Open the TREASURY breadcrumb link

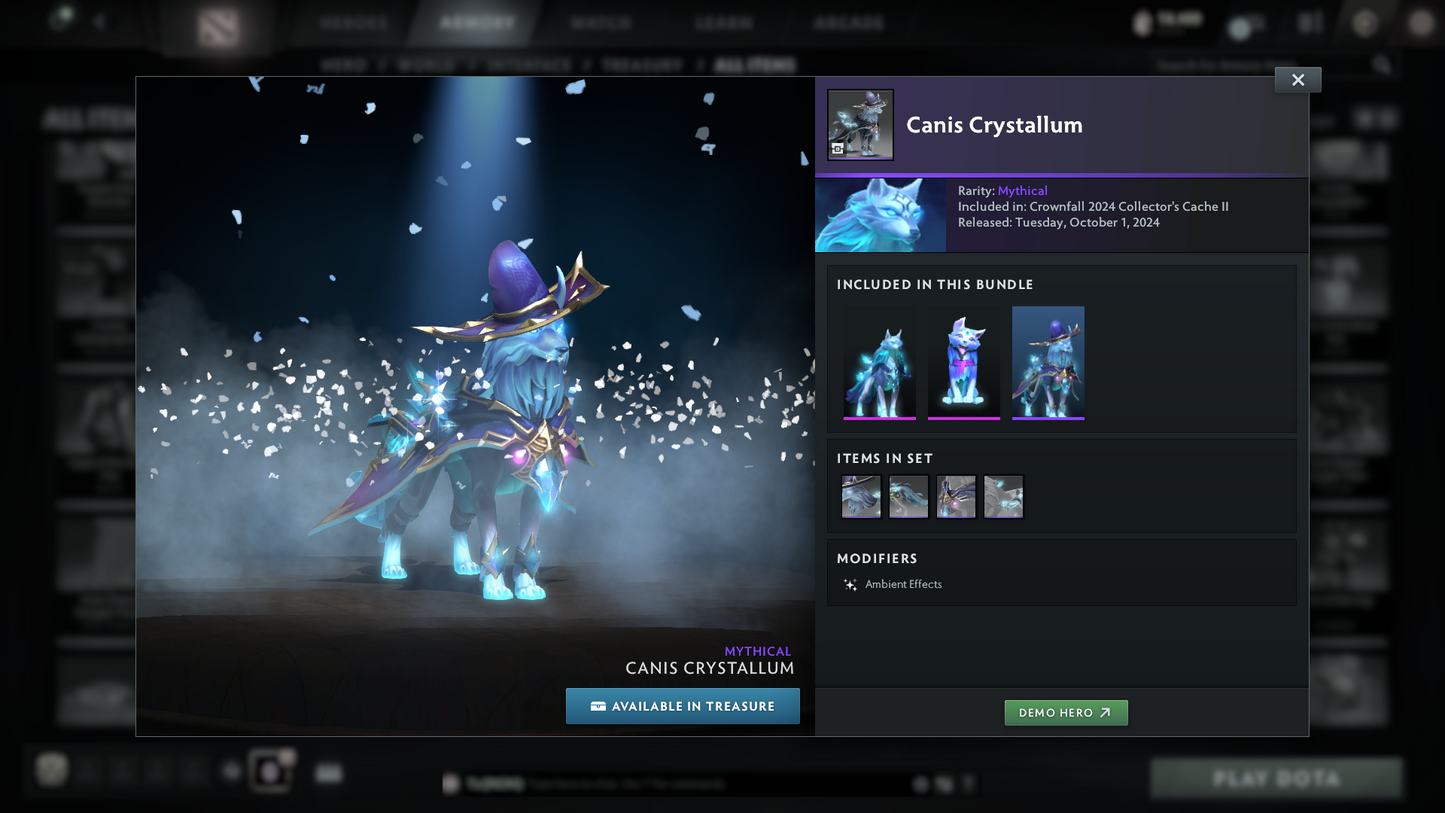tap(642, 63)
